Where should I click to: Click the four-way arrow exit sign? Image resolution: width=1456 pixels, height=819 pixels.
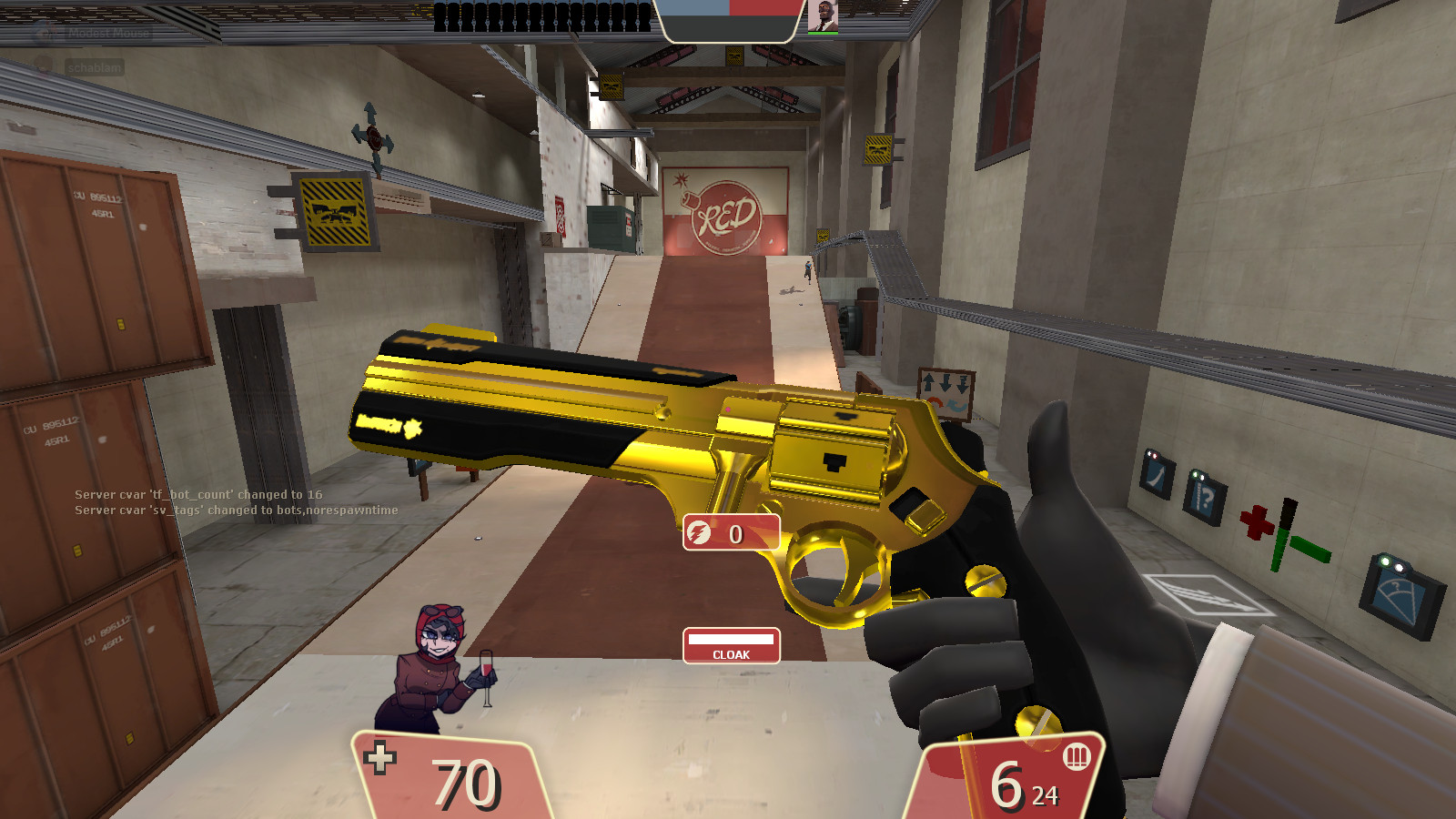click(x=371, y=136)
